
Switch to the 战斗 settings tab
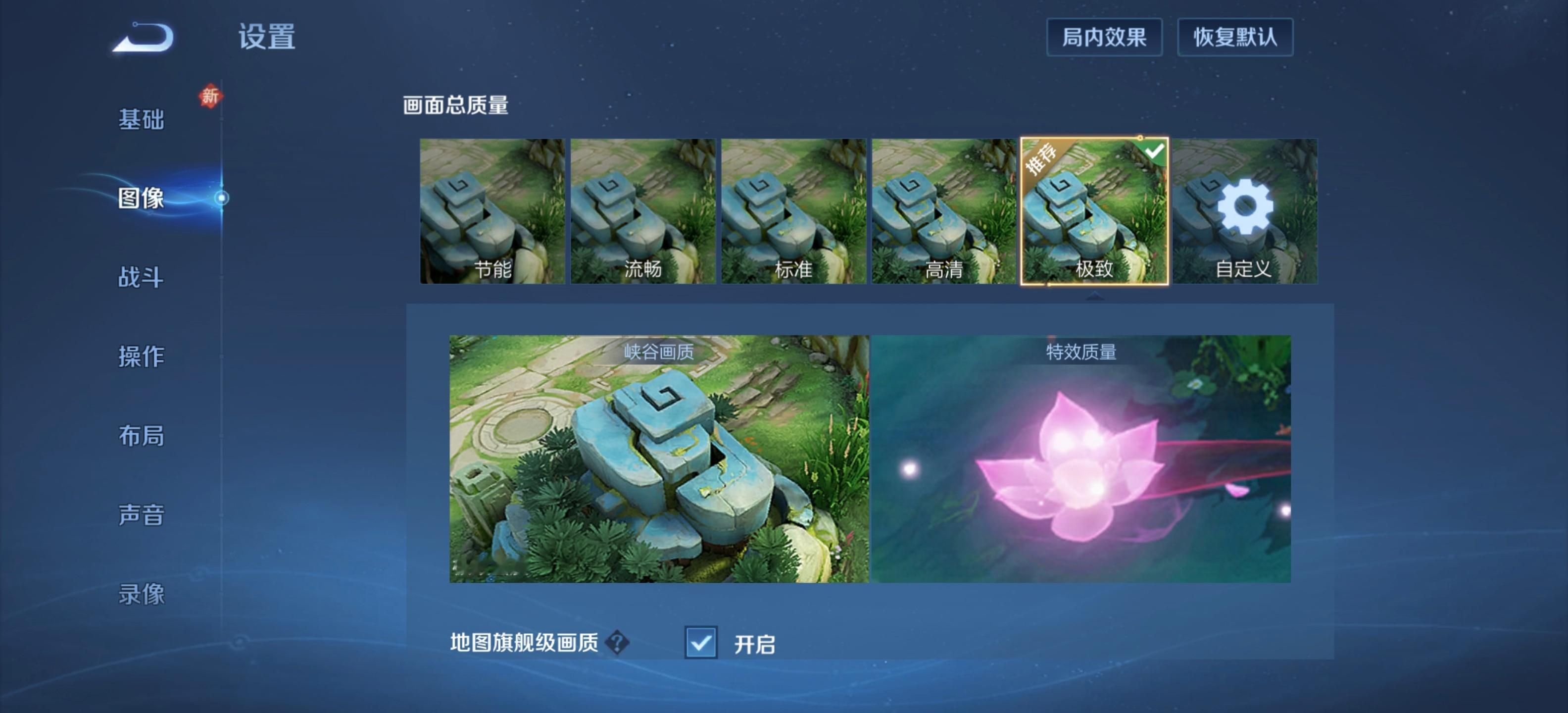[141, 277]
